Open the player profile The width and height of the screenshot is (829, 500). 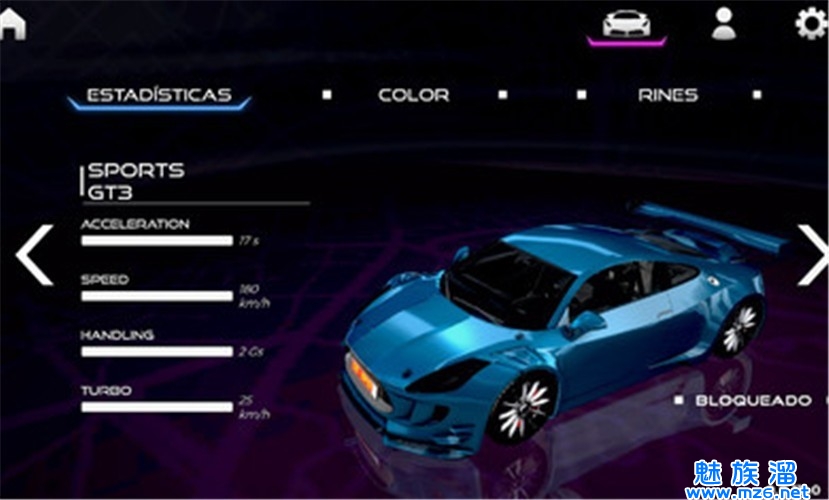723,23
